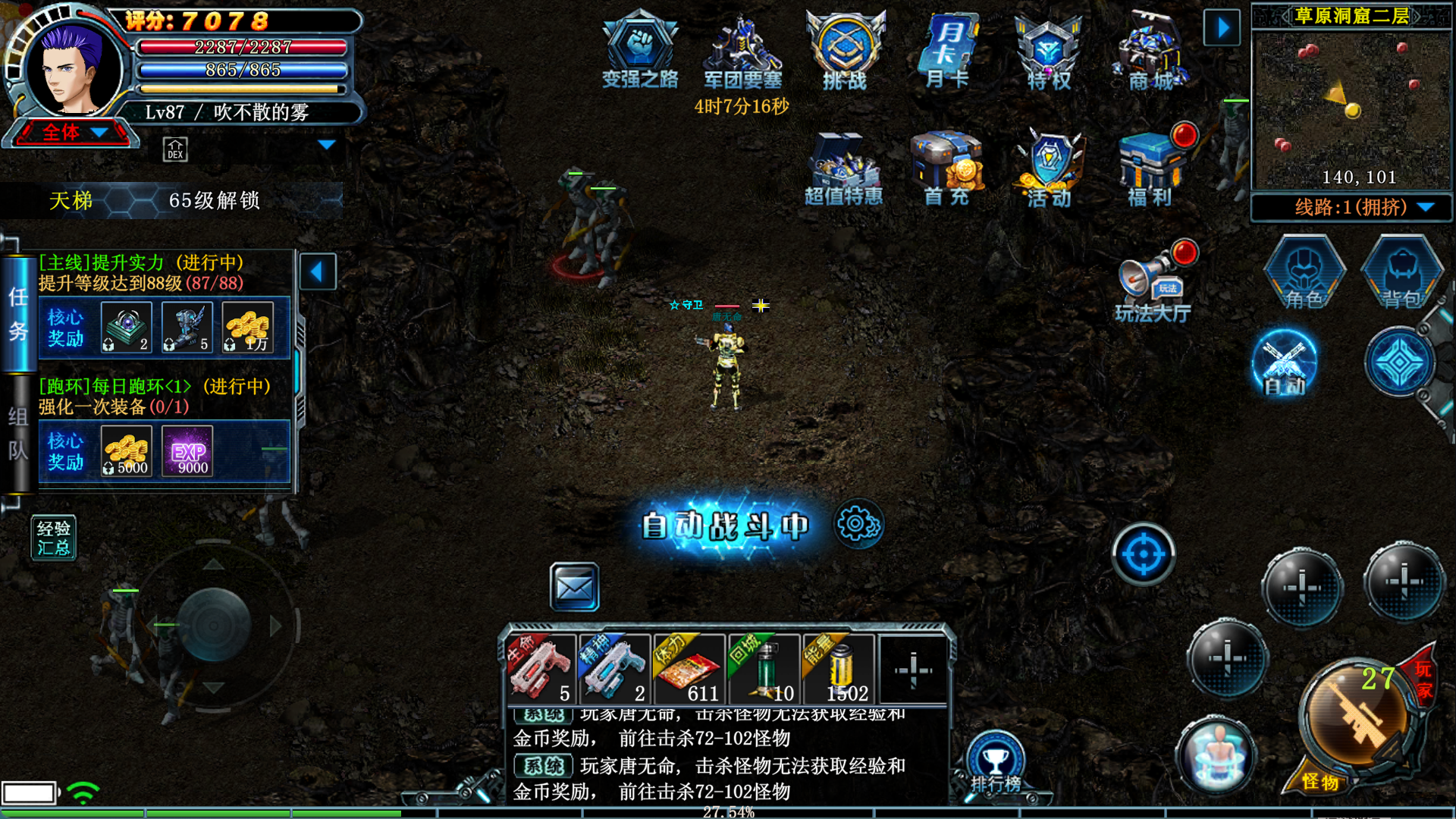Image resolution: width=1456 pixels, height=819 pixels.
Task: Open the 商城 shop
Action: (1151, 49)
